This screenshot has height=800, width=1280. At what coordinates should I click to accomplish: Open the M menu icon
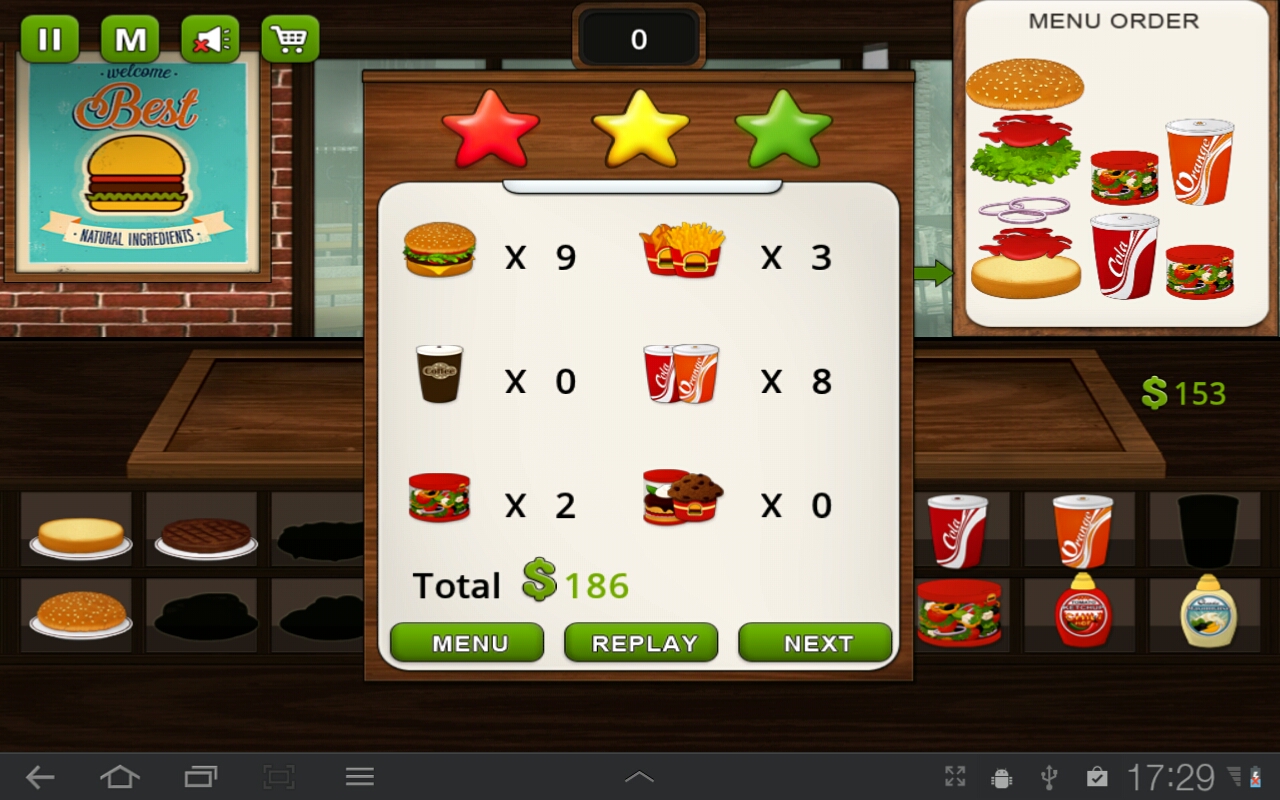pos(129,39)
